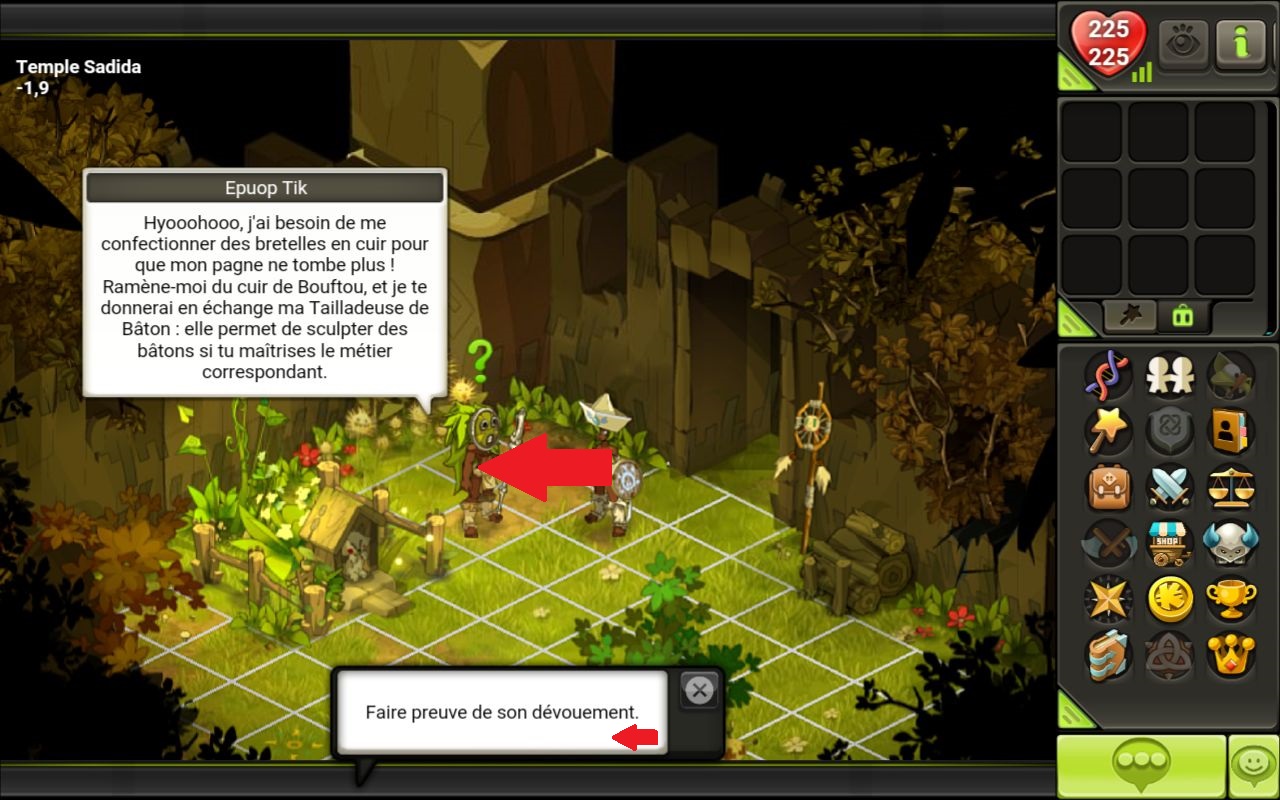The height and width of the screenshot is (800, 1280).
Task: Open the star wand spells menu
Action: coord(1108,431)
